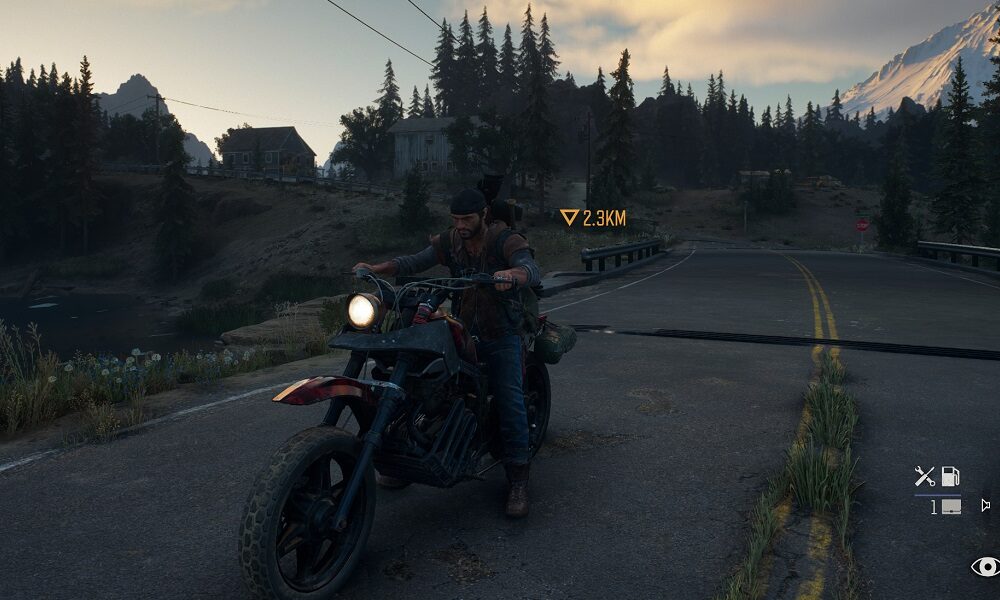Viewport: 1000px width, 600px height.
Task: Select the wrench and screwdriver repair icon
Action: (x=925, y=477)
